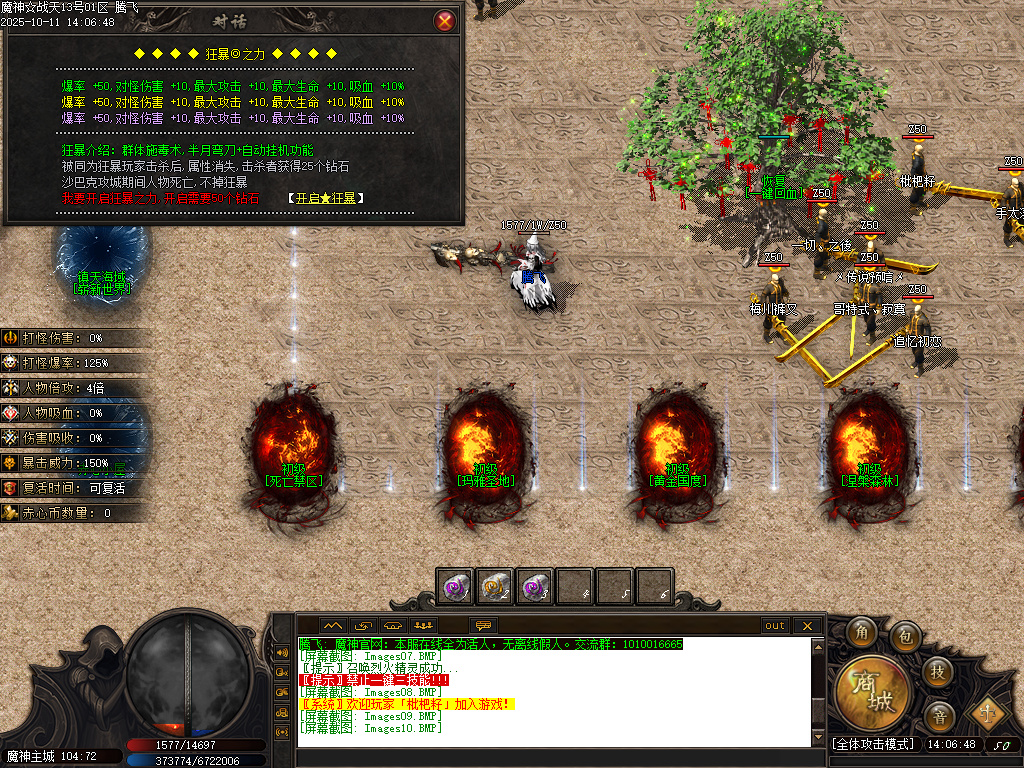Click the speech bubble icon above the chat
Viewport: 1024px width, 768px height.
(484, 626)
